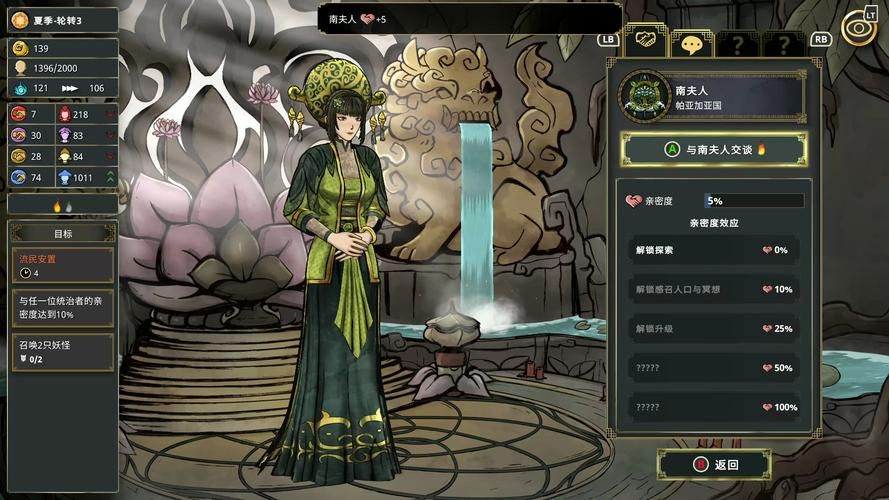Image resolution: width=889 pixels, height=500 pixels.
Task: Click the 返回 back button
Action: point(714,464)
